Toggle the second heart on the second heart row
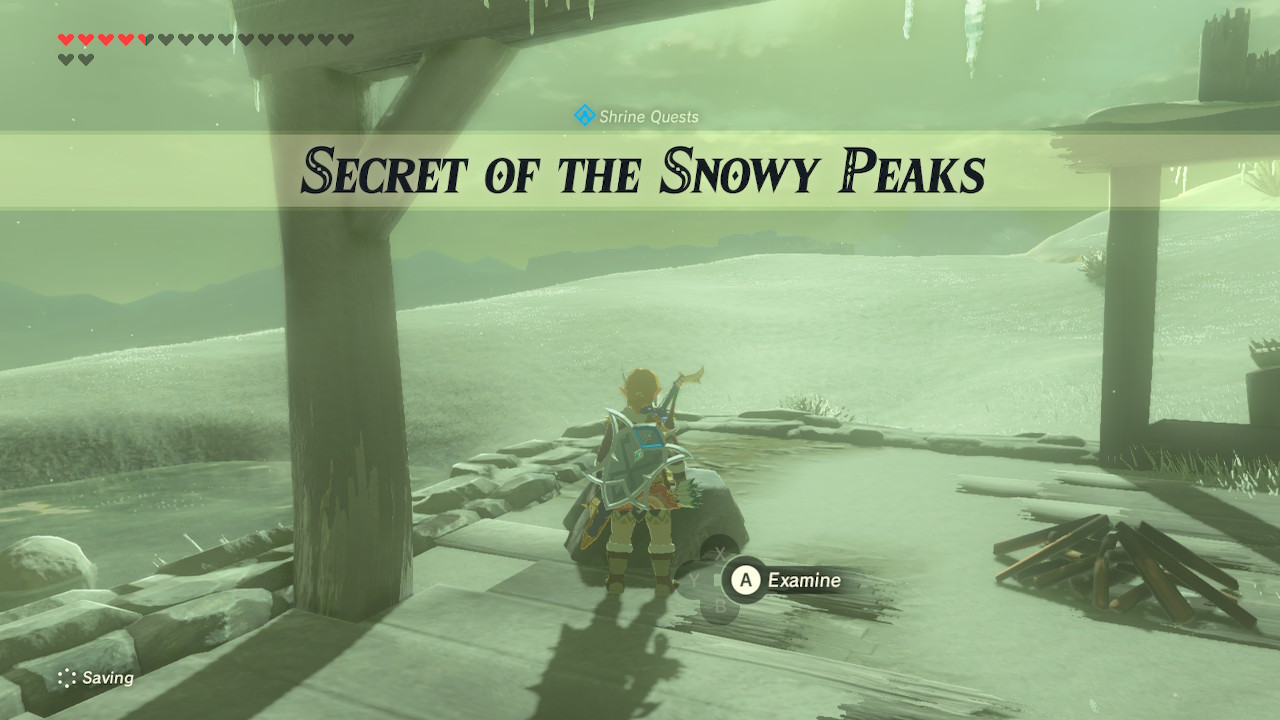This screenshot has height=720, width=1280. point(85,59)
